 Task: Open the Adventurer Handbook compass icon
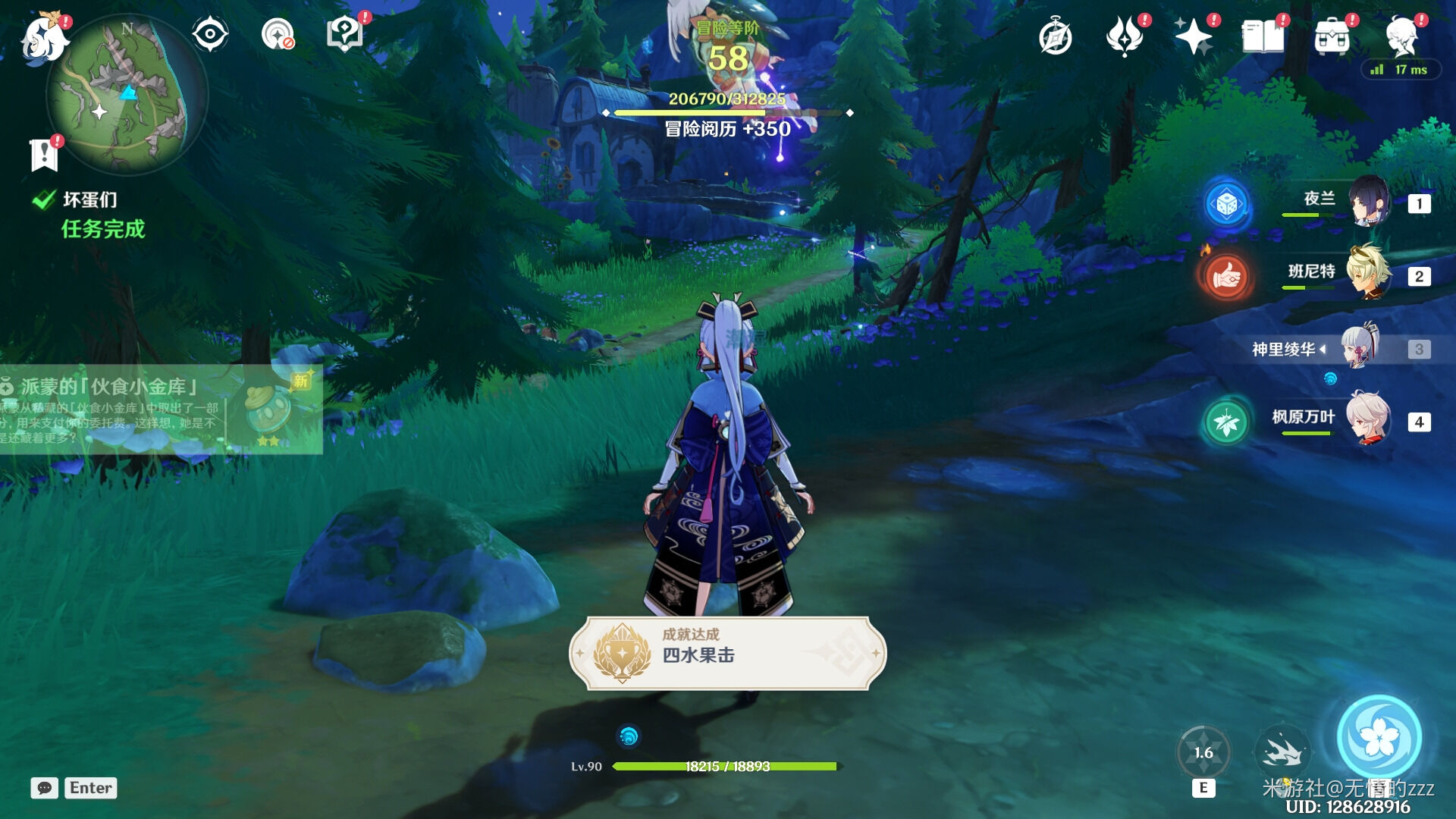pos(1056,36)
